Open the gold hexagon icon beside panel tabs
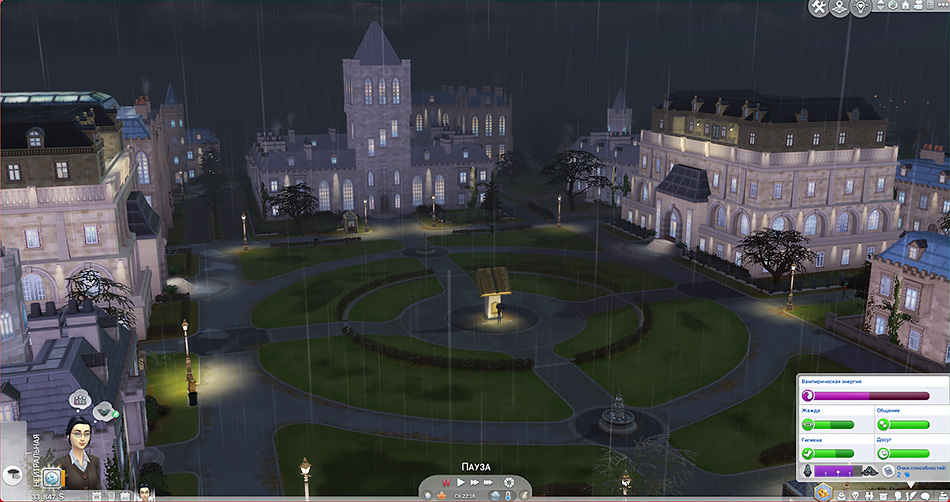The height and width of the screenshot is (502, 950). coord(822,491)
